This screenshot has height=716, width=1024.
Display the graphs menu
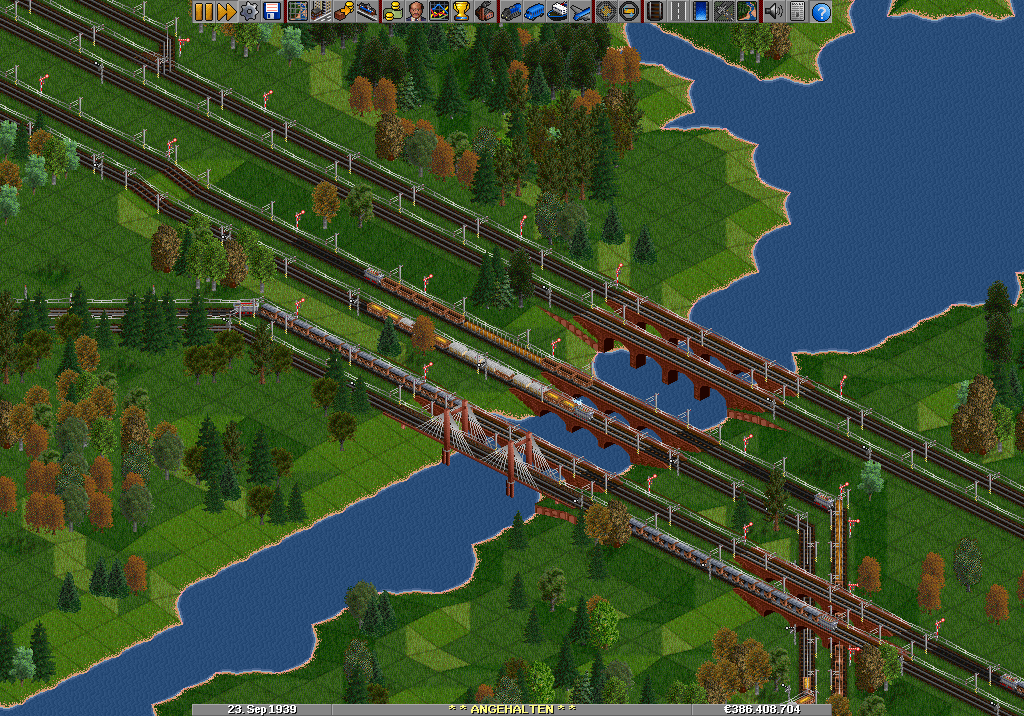[439, 12]
